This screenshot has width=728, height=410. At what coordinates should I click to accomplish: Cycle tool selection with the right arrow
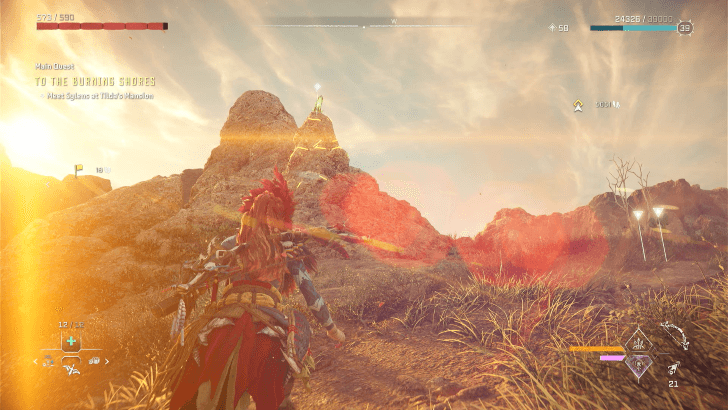pyautogui.click(x=107, y=361)
